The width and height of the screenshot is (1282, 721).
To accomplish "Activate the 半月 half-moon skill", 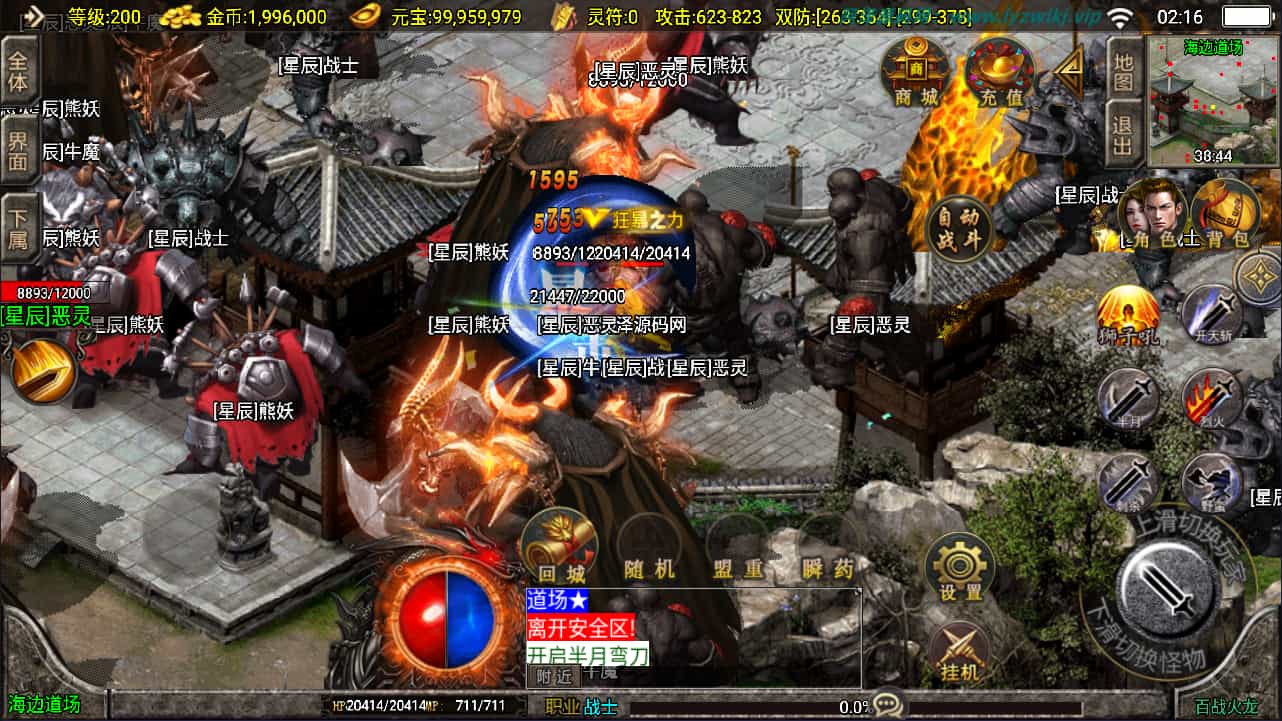I will [1128, 399].
